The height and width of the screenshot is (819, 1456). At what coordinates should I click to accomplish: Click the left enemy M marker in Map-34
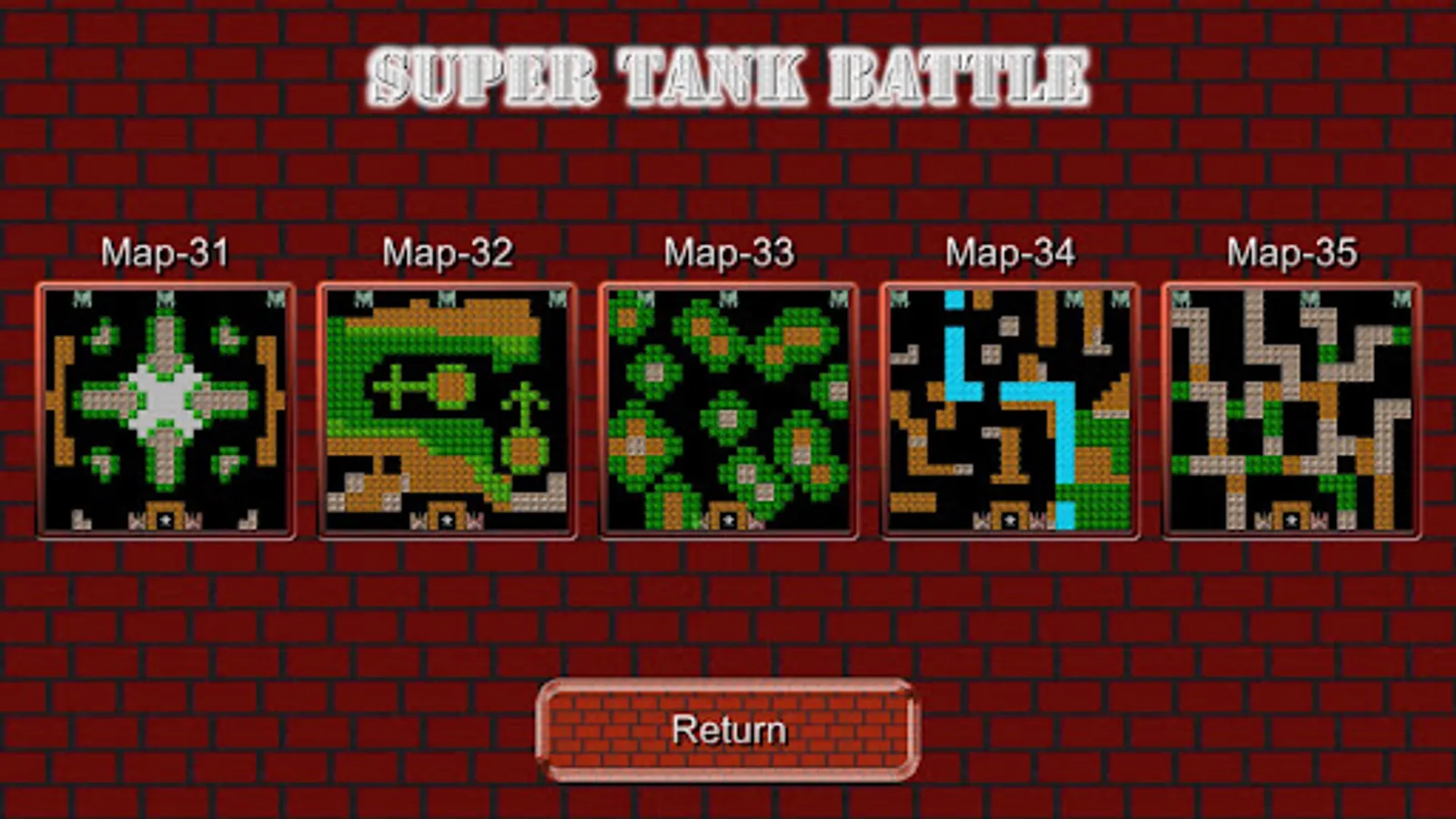click(x=900, y=298)
